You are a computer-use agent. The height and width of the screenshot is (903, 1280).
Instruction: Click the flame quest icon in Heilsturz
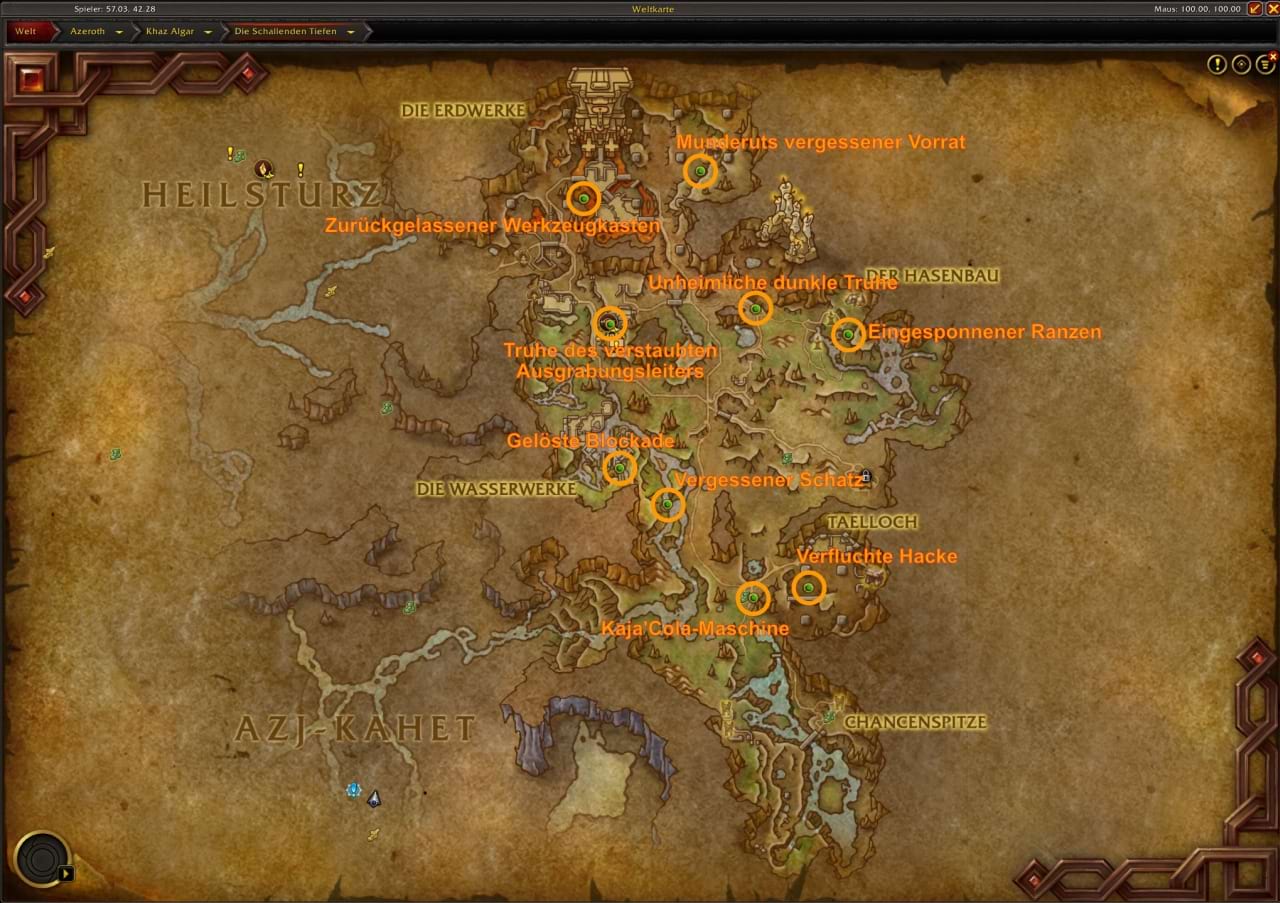point(264,168)
